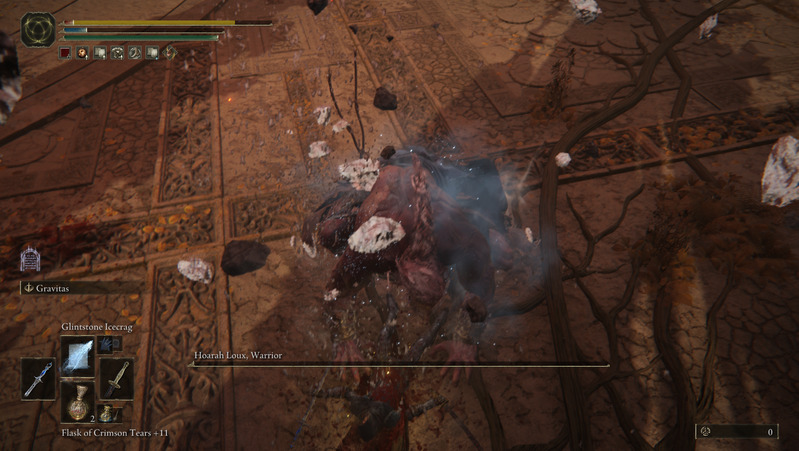Use the Flask of Crimson Tears slot
The width and height of the screenshot is (799, 451).
(x=76, y=402)
